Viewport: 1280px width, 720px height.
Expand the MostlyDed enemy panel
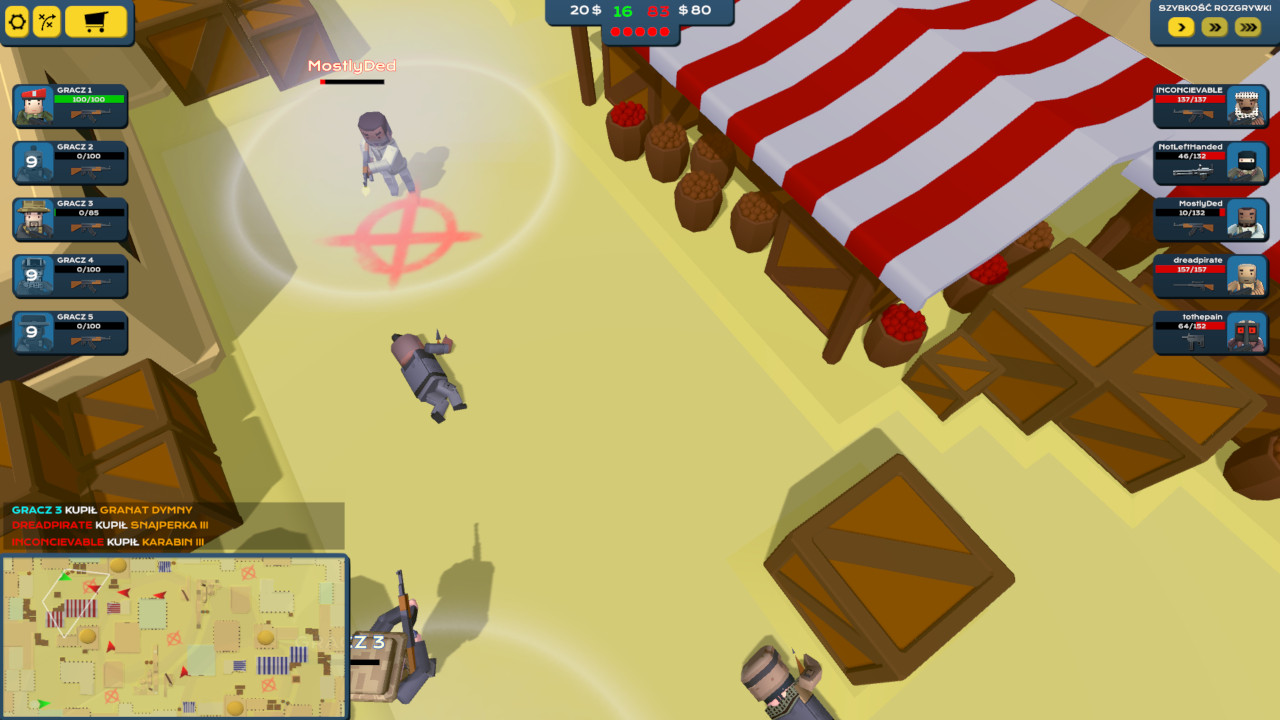[1210, 219]
